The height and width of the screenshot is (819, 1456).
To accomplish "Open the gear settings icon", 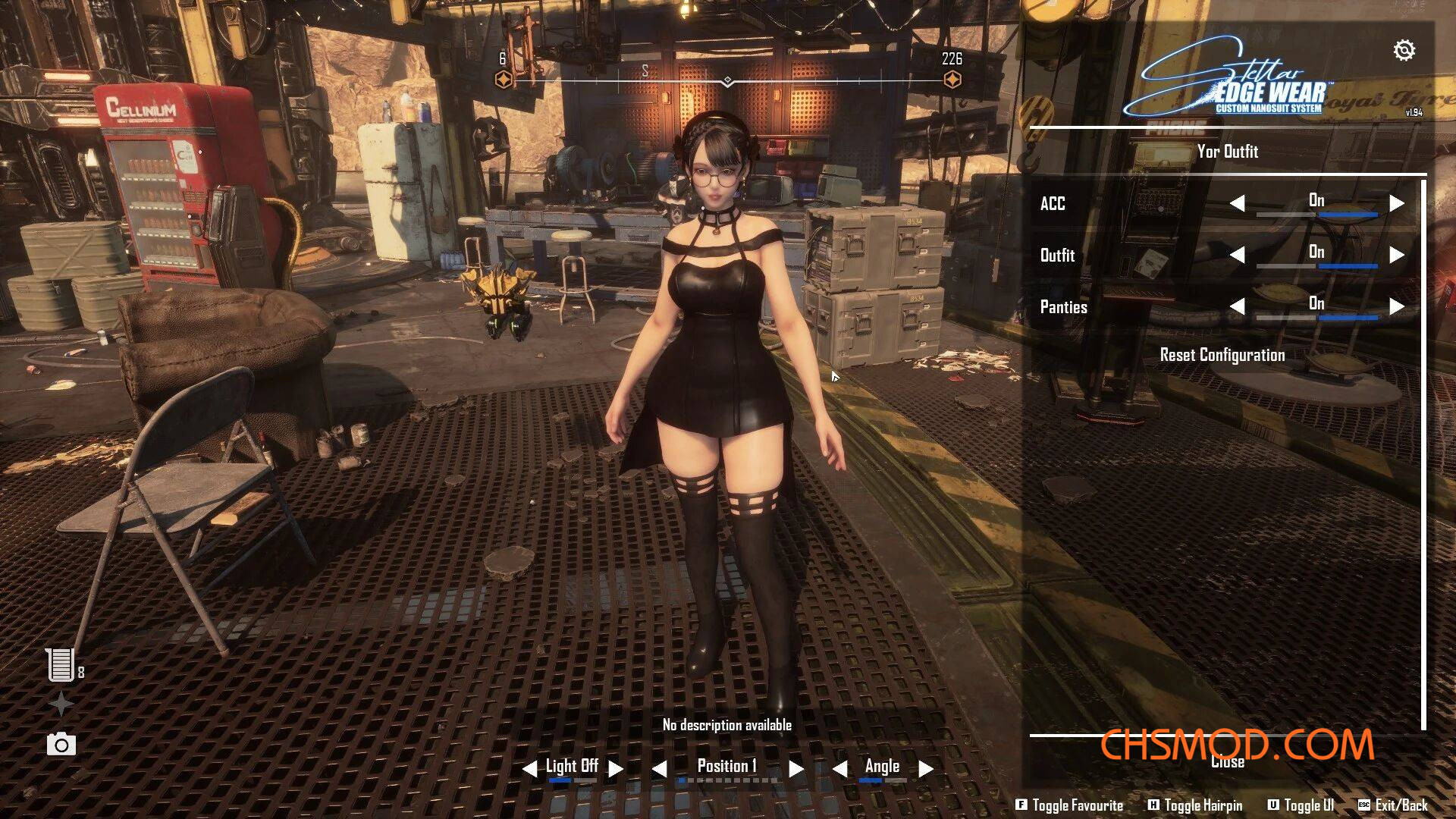I will point(1404,50).
